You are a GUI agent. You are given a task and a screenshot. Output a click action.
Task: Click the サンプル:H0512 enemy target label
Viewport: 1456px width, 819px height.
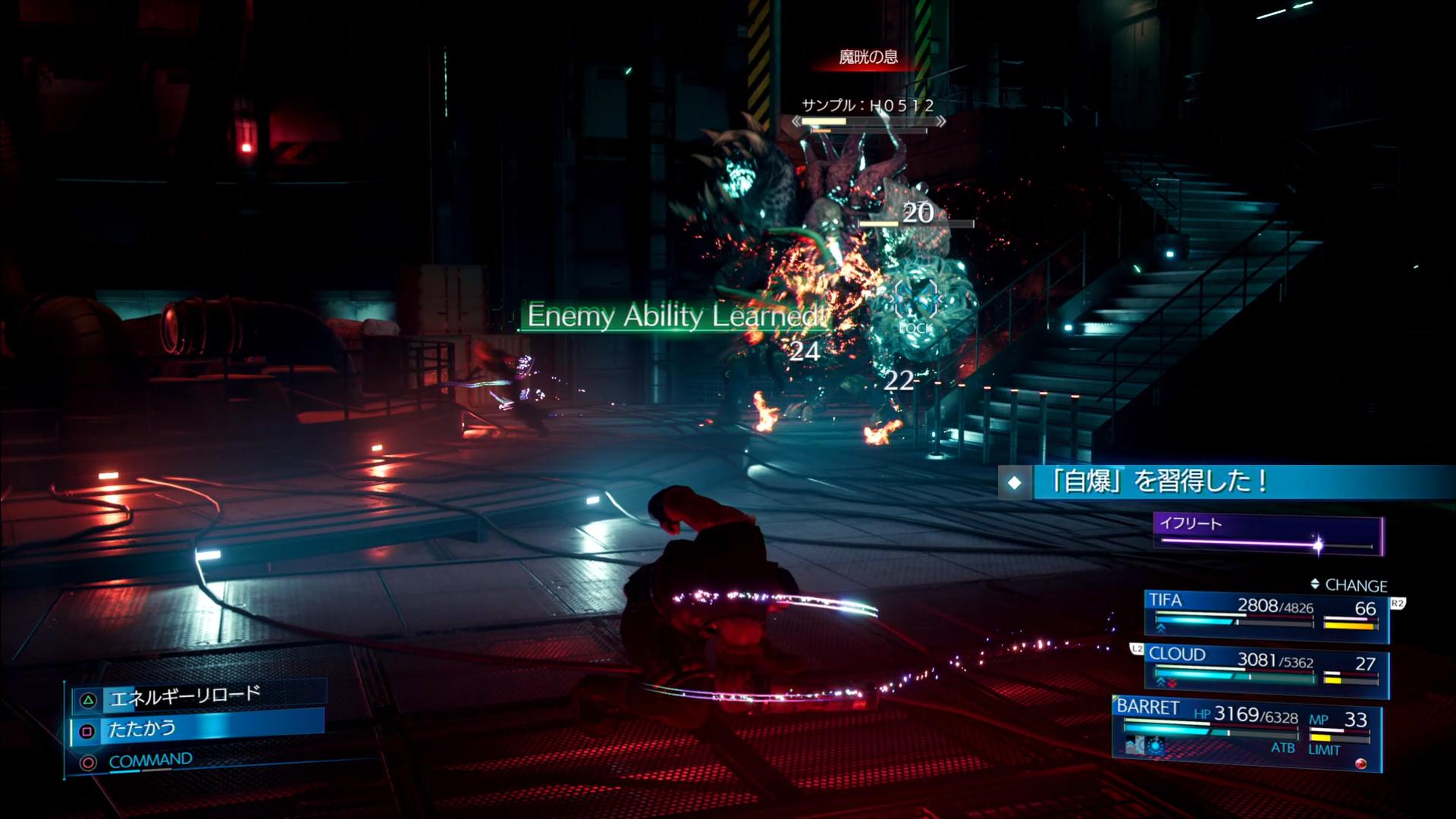[868, 106]
